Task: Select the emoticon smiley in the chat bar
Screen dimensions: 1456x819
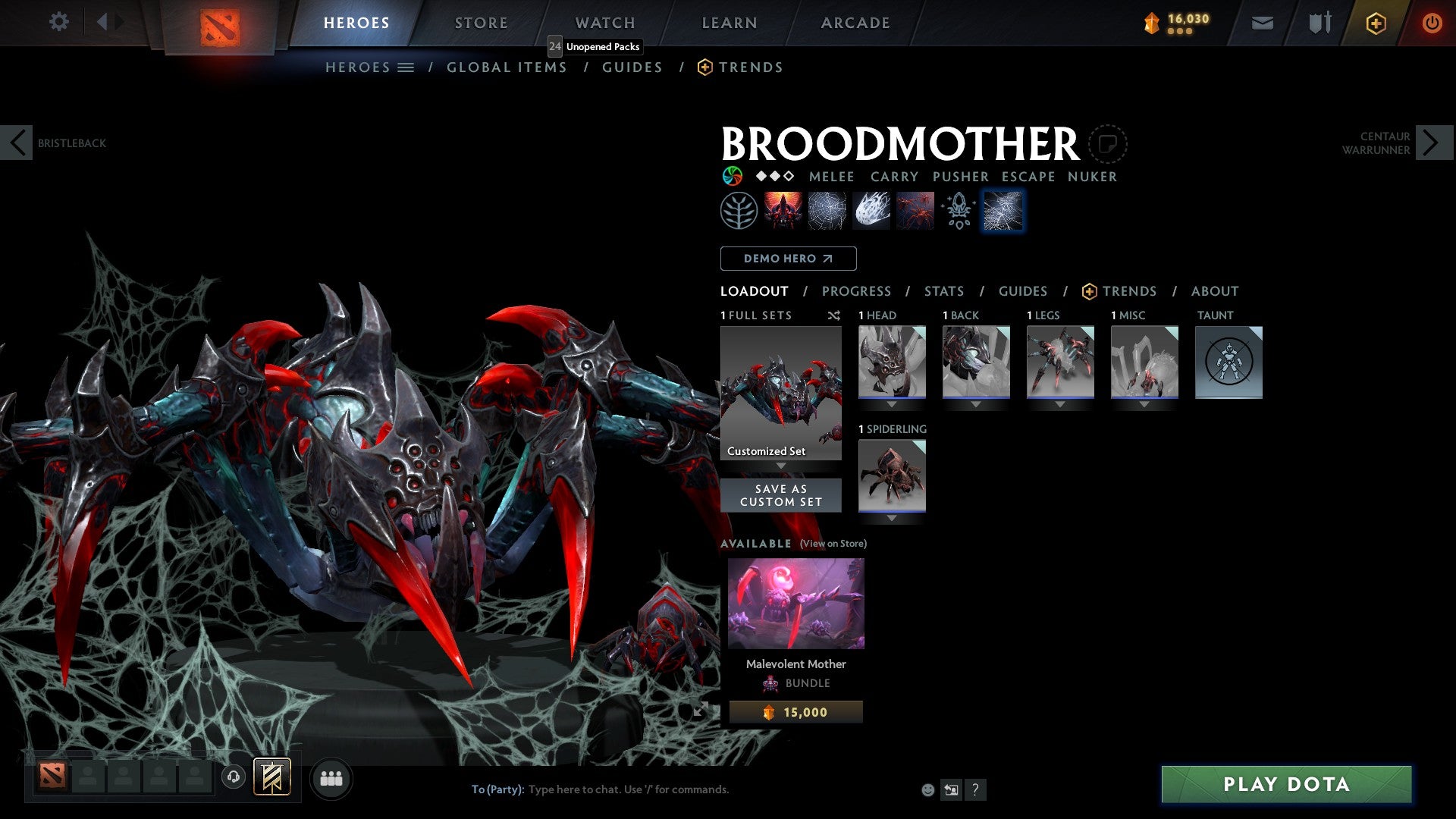Action: pyautogui.click(x=927, y=789)
